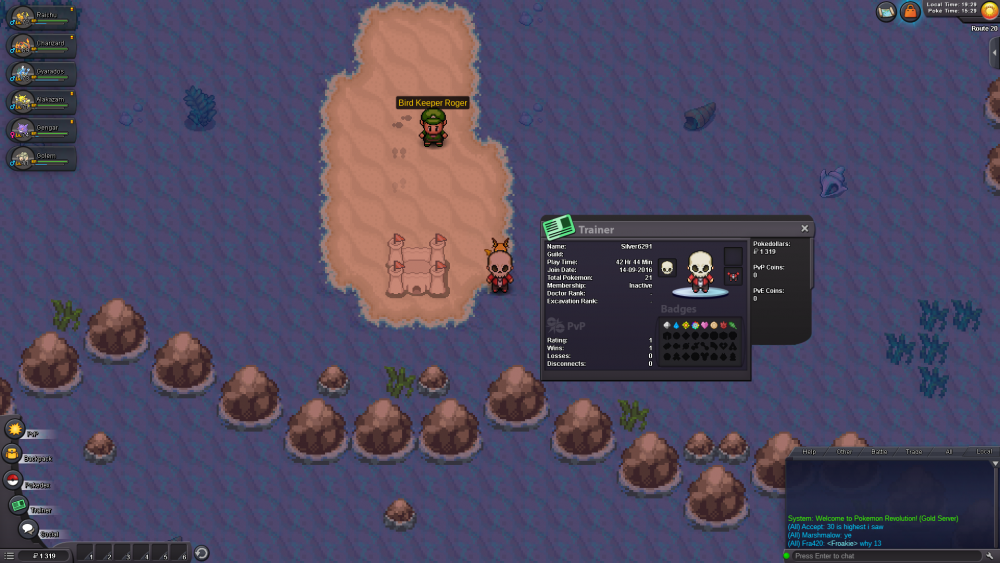The image size is (1000, 563).
Task: Select Charizard in the party list
Action: [41, 45]
